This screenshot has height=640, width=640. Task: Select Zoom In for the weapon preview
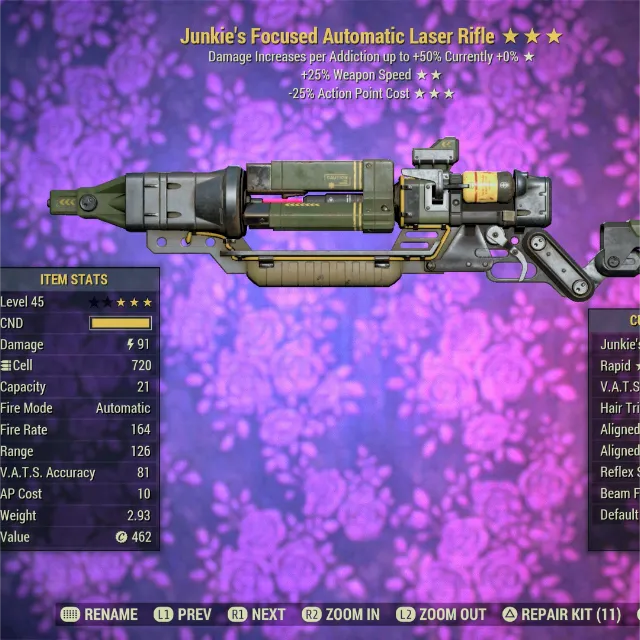coord(341,615)
